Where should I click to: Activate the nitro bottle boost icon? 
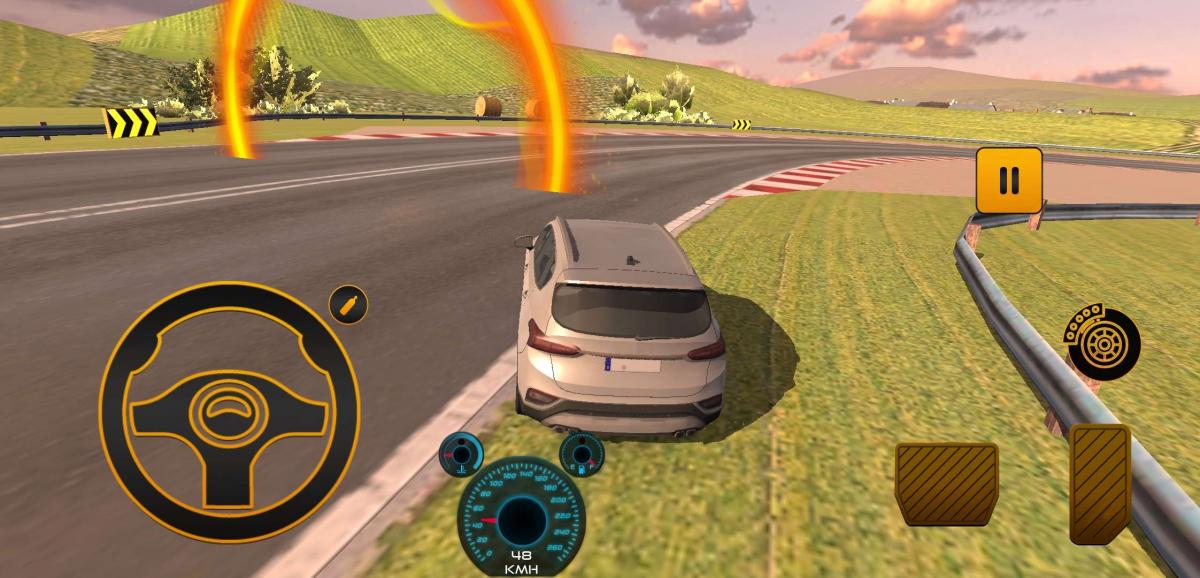coord(349,304)
